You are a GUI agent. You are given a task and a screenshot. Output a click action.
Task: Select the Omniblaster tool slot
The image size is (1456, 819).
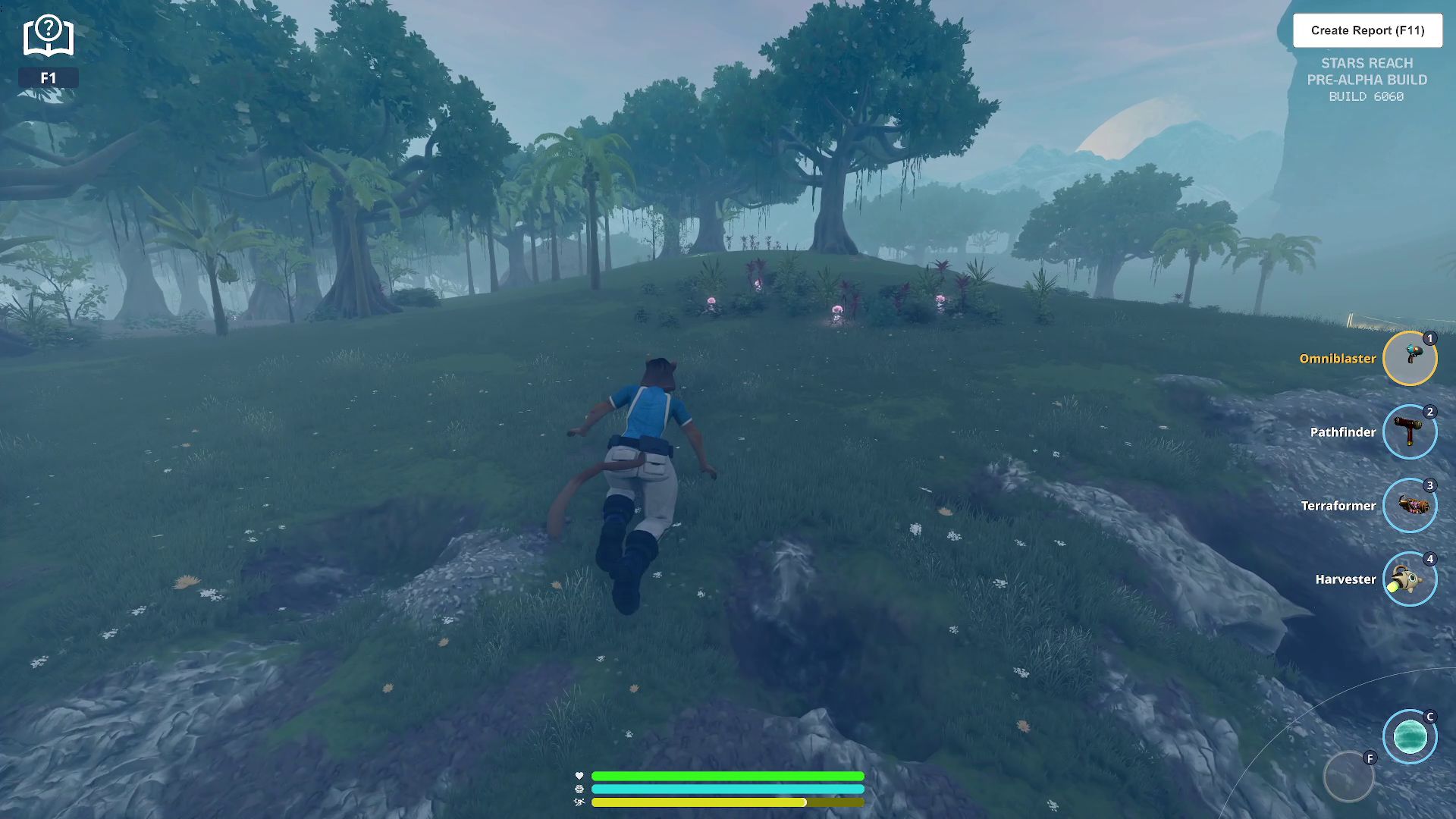pyautogui.click(x=1409, y=358)
